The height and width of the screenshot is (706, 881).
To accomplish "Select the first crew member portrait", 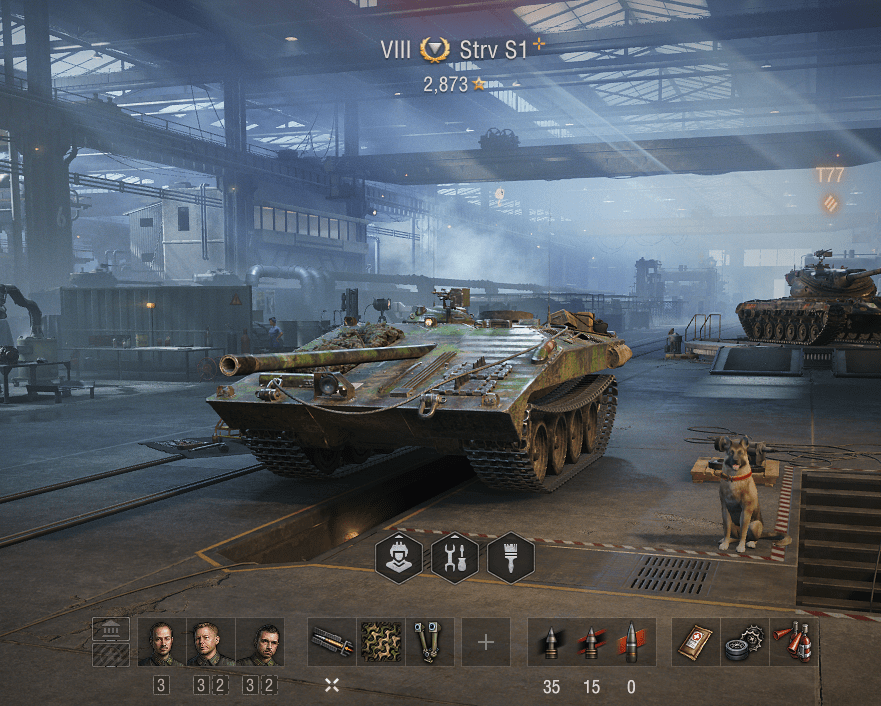I will pos(161,642).
